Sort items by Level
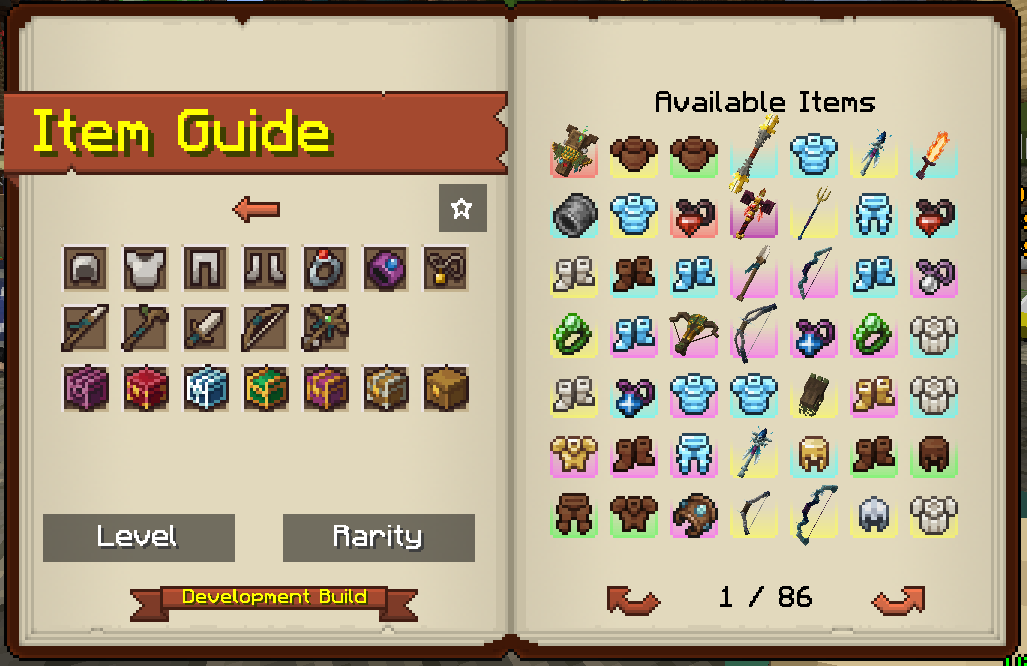Screen dimensions: 1027x666 coord(138,537)
